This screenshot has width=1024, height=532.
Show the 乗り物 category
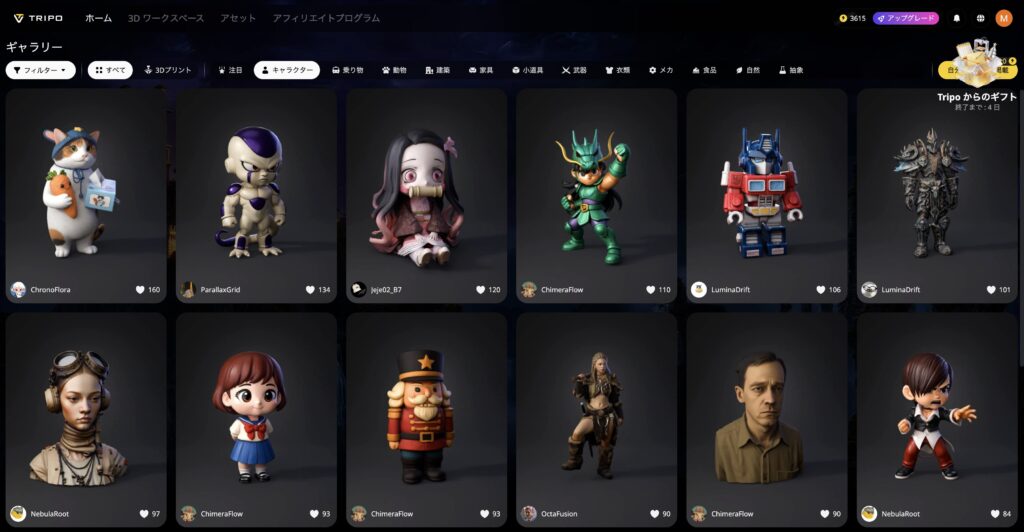tap(347, 70)
